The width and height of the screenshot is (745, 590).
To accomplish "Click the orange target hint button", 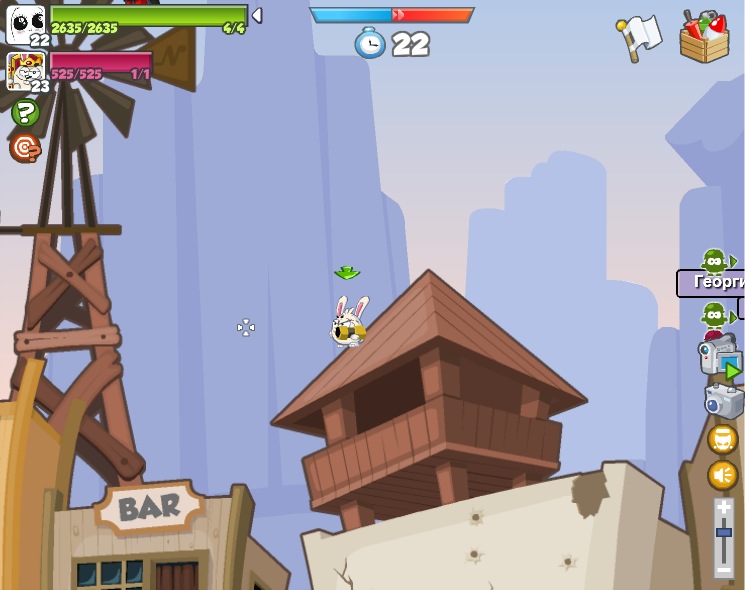I will point(25,148).
